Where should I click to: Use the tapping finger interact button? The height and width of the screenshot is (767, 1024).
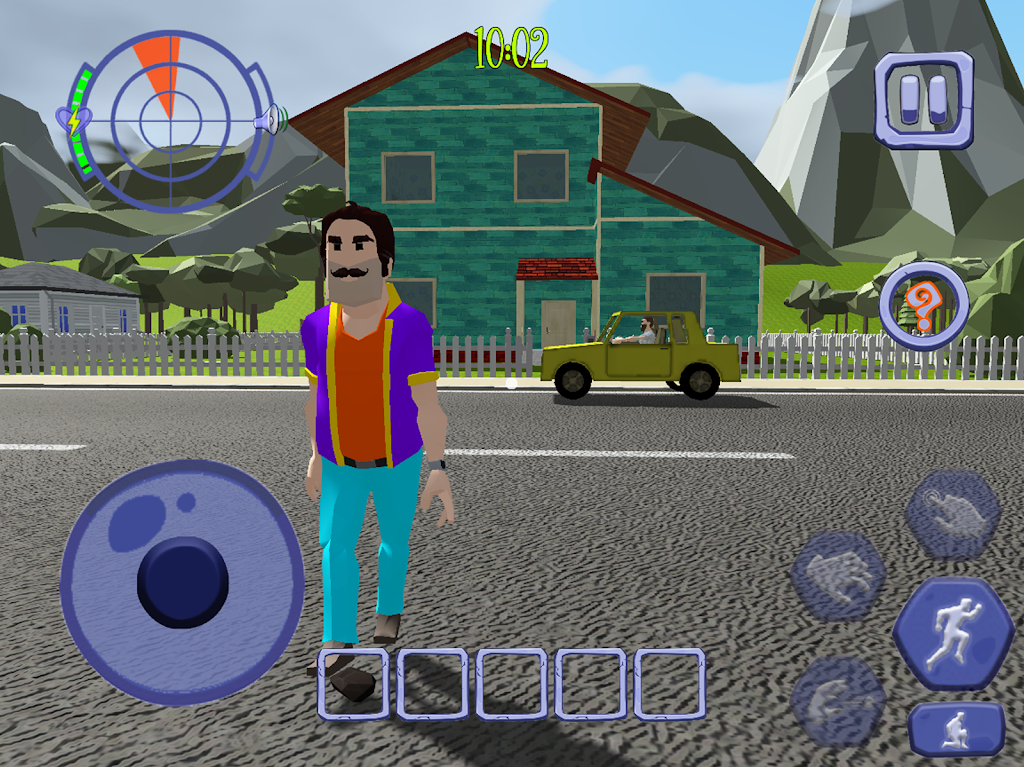pyautogui.click(x=953, y=514)
